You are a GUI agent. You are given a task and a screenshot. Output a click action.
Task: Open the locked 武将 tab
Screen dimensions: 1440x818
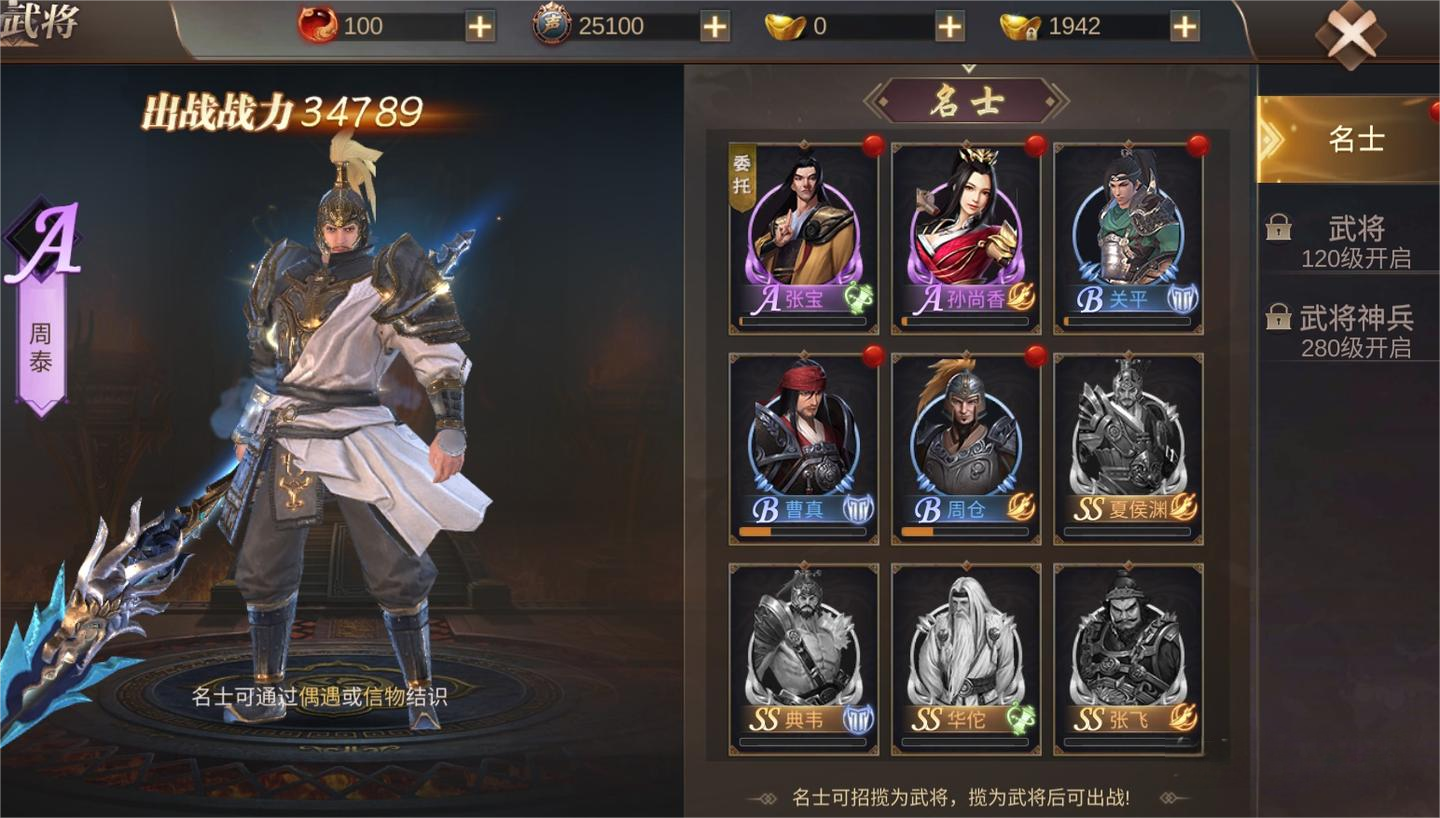click(x=1354, y=241)
